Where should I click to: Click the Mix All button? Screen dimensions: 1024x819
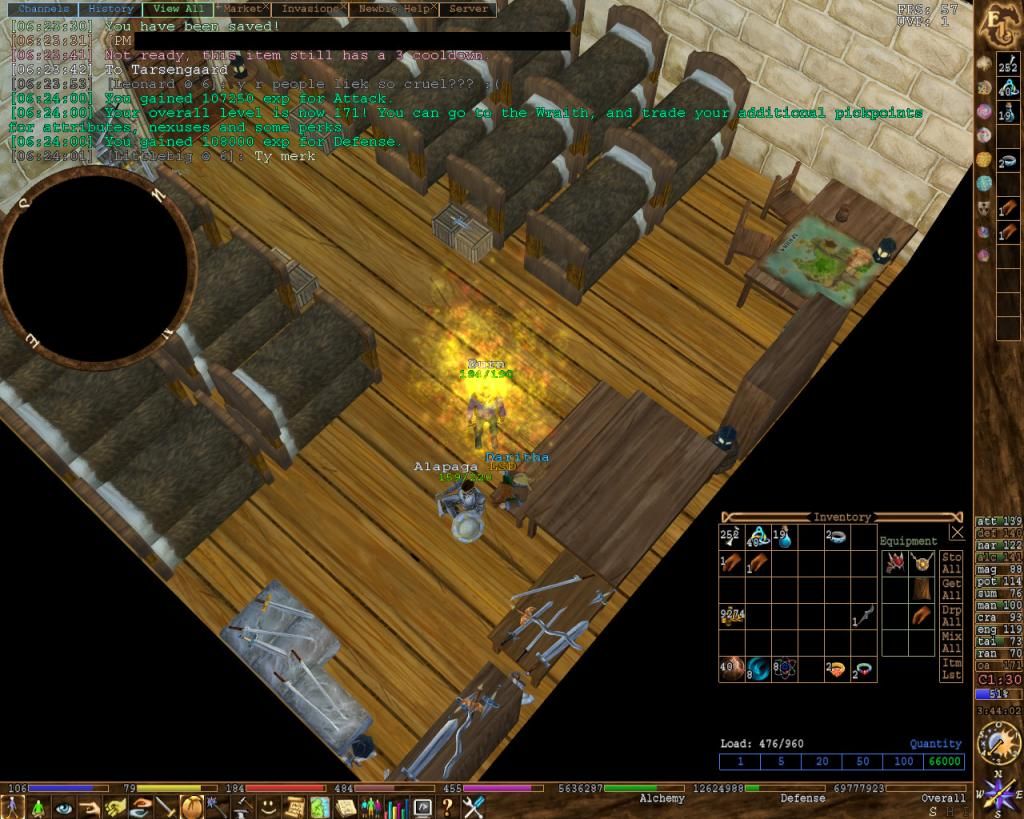(x=952, y=643)
